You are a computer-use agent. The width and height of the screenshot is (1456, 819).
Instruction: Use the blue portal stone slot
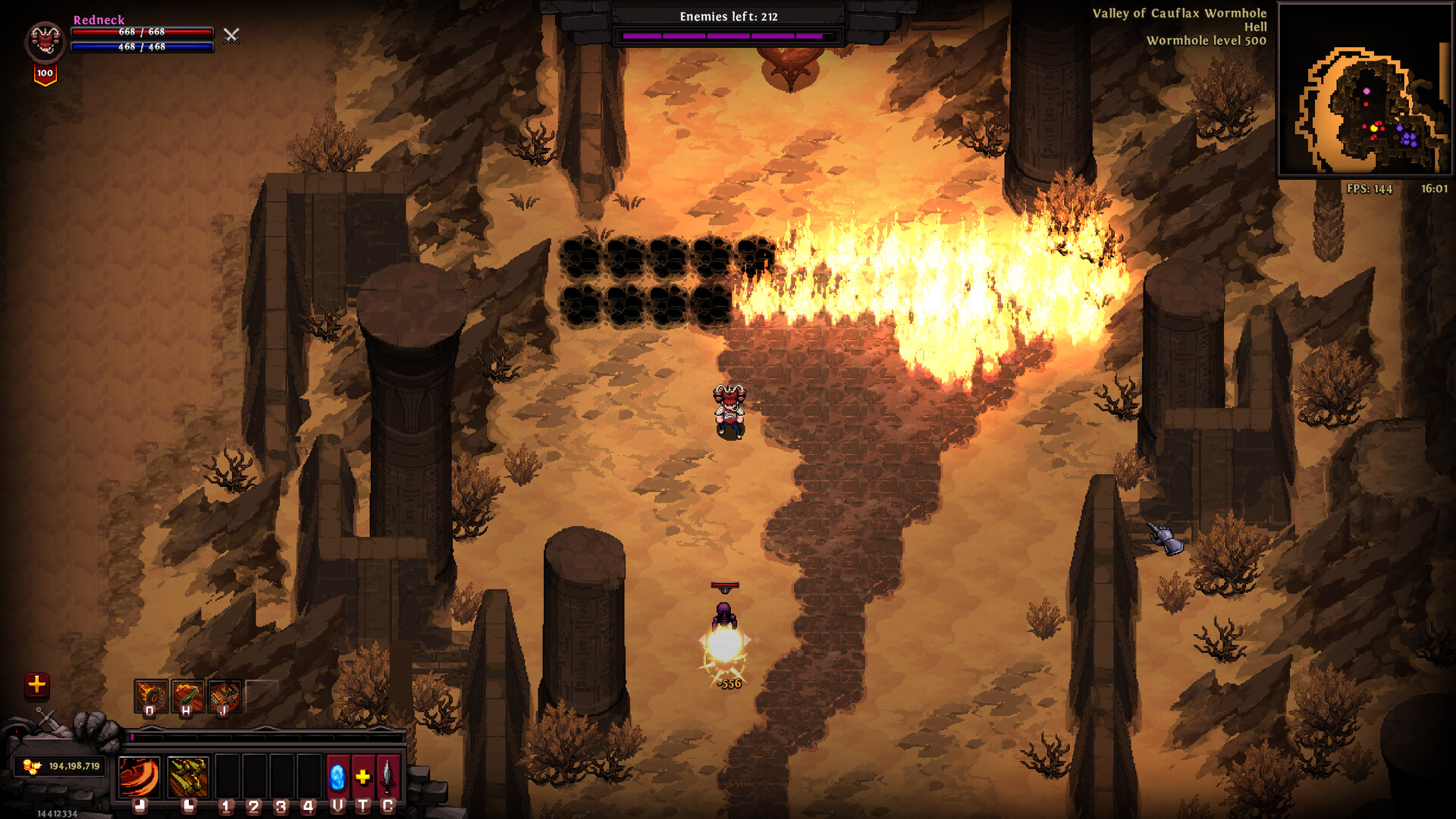(x=337, y=777)
